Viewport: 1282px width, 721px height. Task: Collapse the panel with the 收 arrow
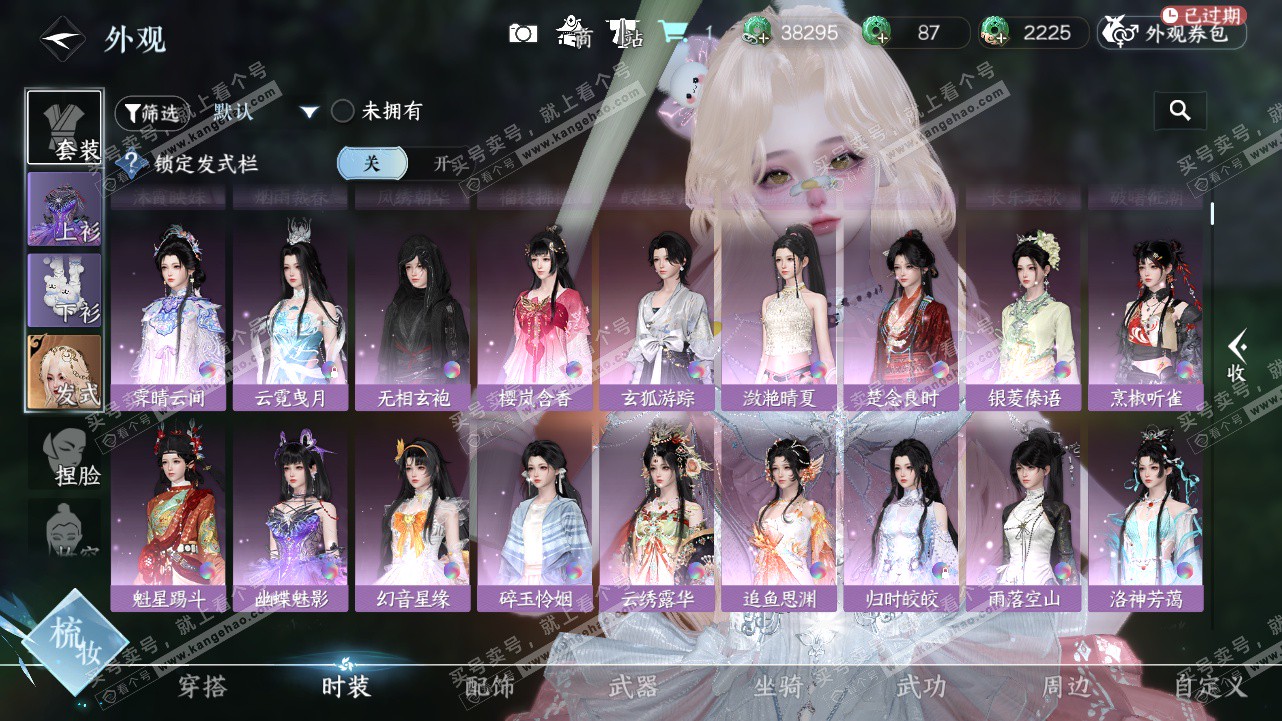point(1237,357)
